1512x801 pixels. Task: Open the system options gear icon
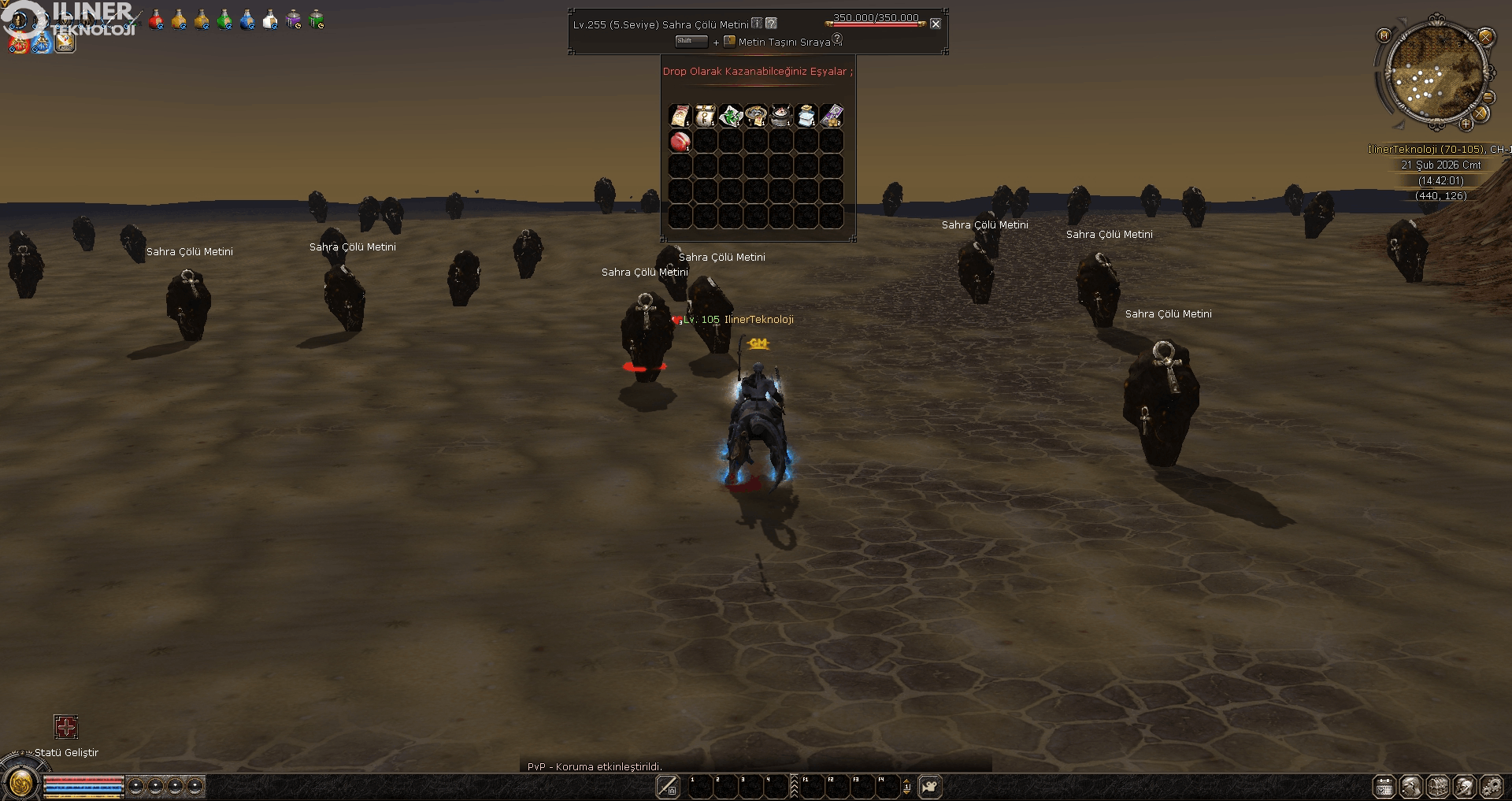[1491, 786]
